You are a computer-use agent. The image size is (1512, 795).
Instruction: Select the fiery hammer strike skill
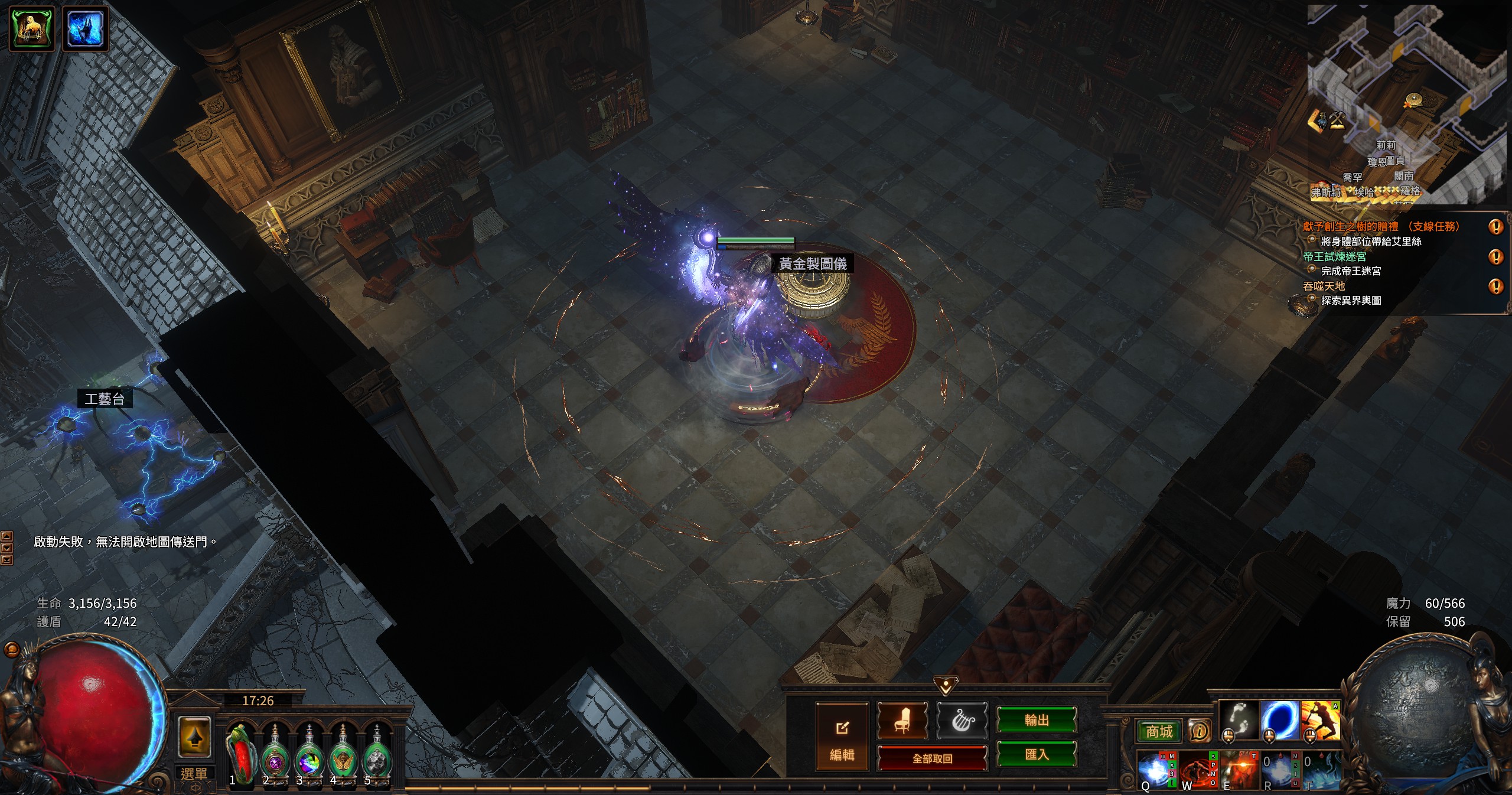(x=1320, y=719)
